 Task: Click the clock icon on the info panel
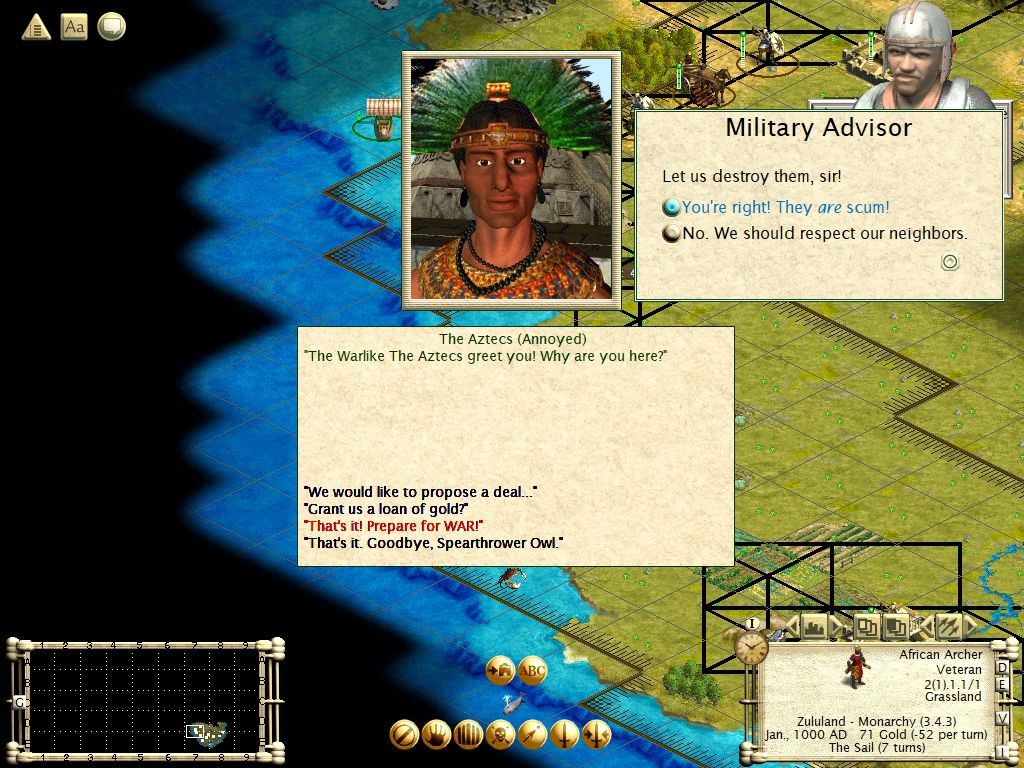(x=753, y=647)
